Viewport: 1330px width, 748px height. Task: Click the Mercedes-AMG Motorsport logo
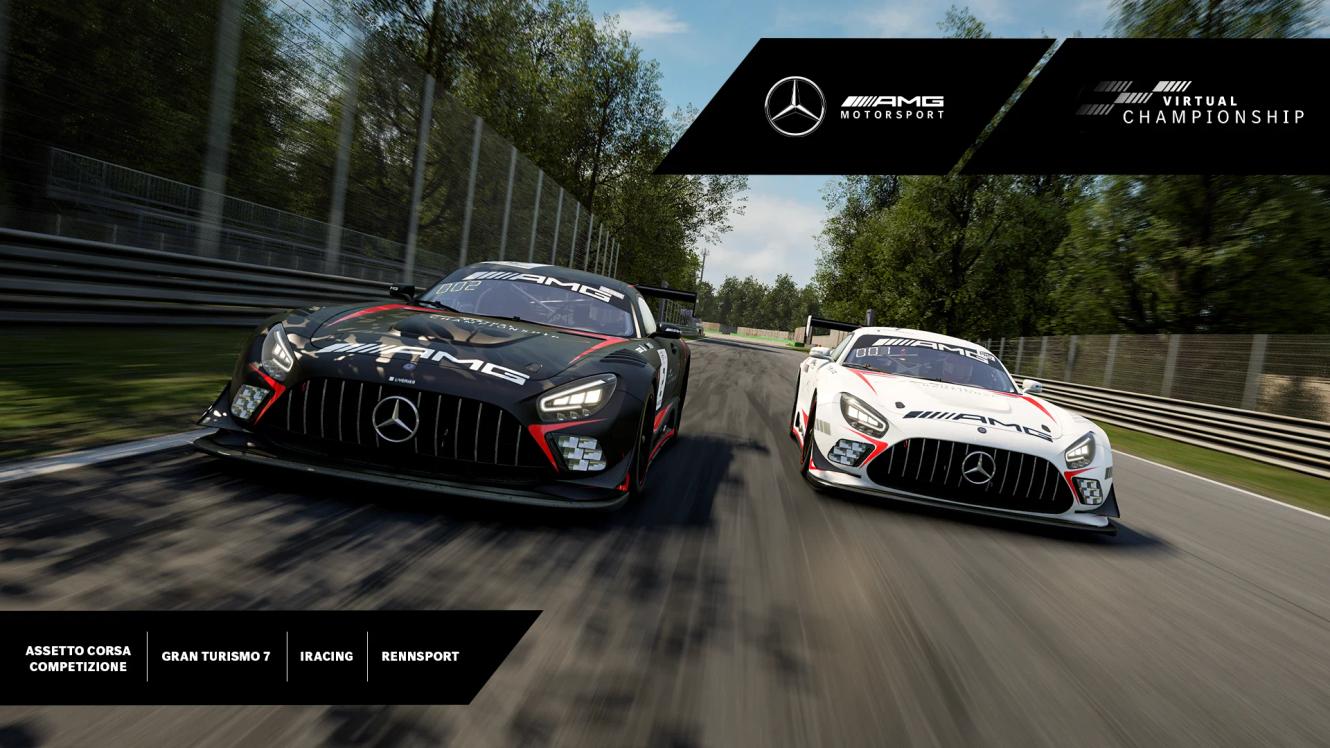[x=854, y=106]
